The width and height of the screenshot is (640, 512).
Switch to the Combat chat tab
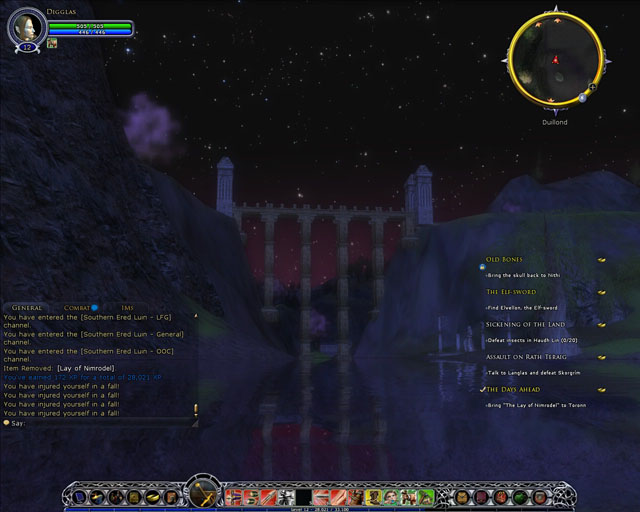point(78,307)
